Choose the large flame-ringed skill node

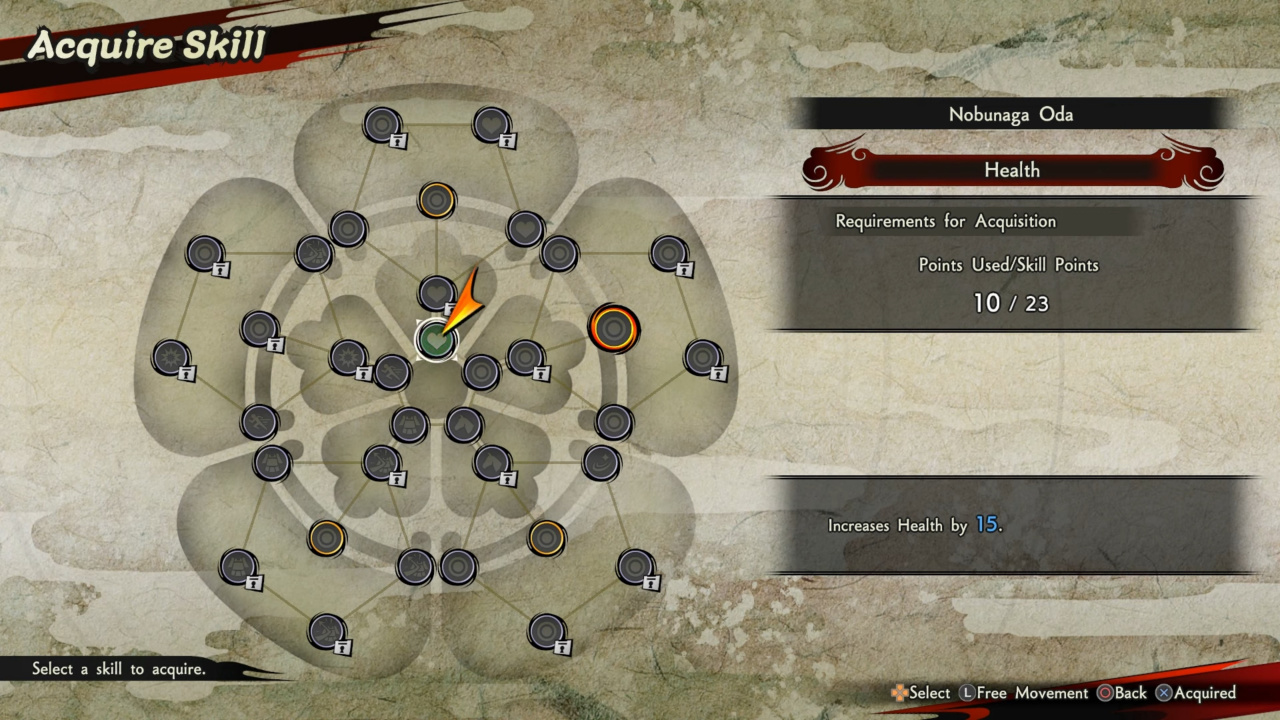coord(613,328)
